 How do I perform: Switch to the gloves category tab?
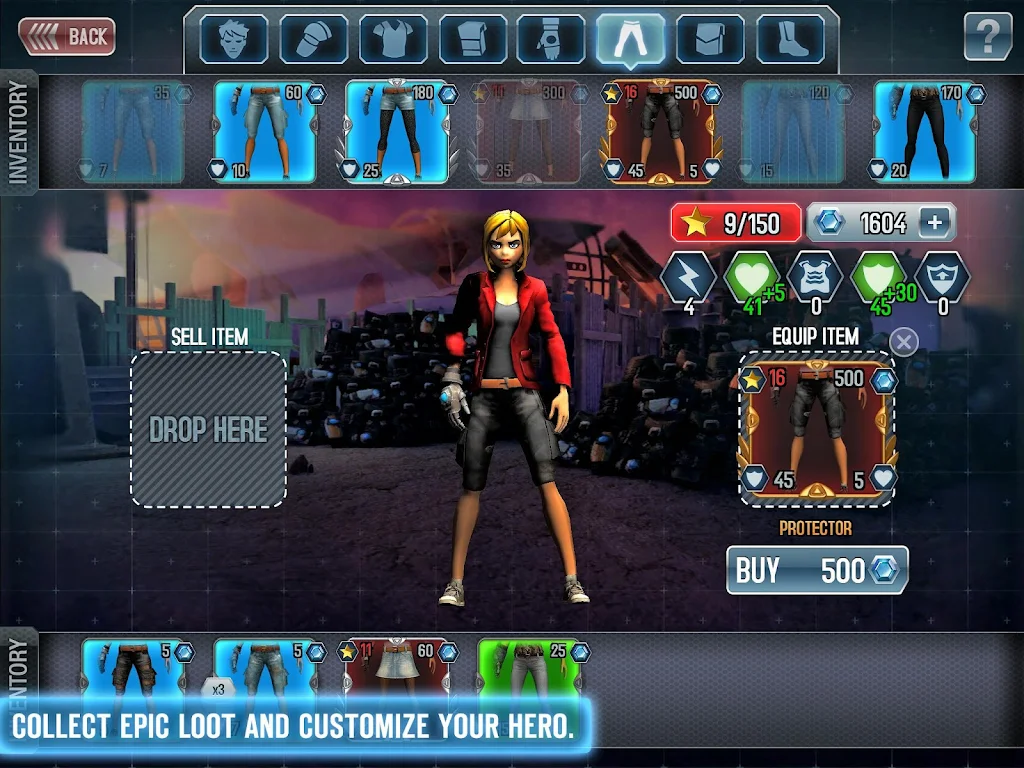[551, 39]
